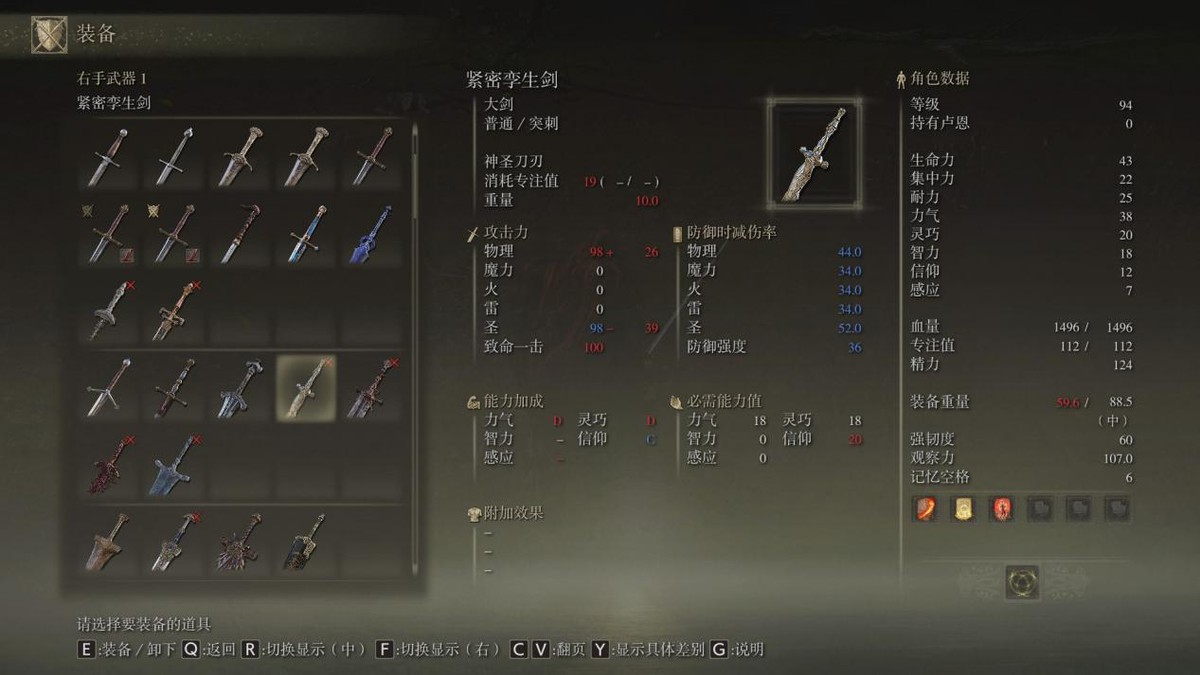Select the flame streak buff icon
The image size is (1200, 675).
tap(924, 509)
